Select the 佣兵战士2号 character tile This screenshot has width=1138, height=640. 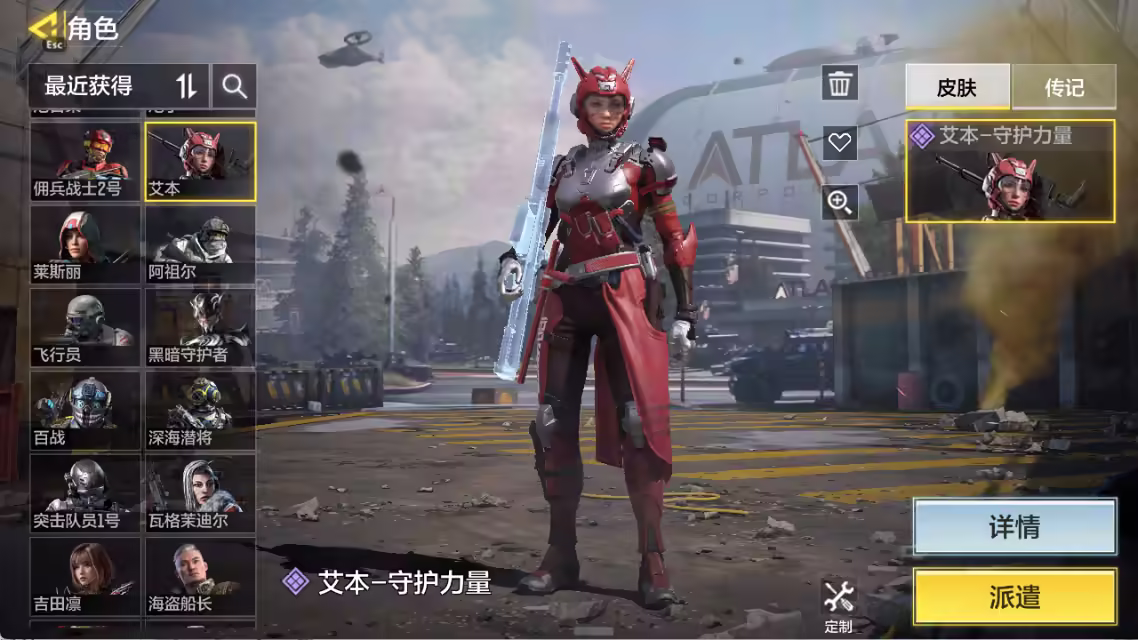point(86,161)
